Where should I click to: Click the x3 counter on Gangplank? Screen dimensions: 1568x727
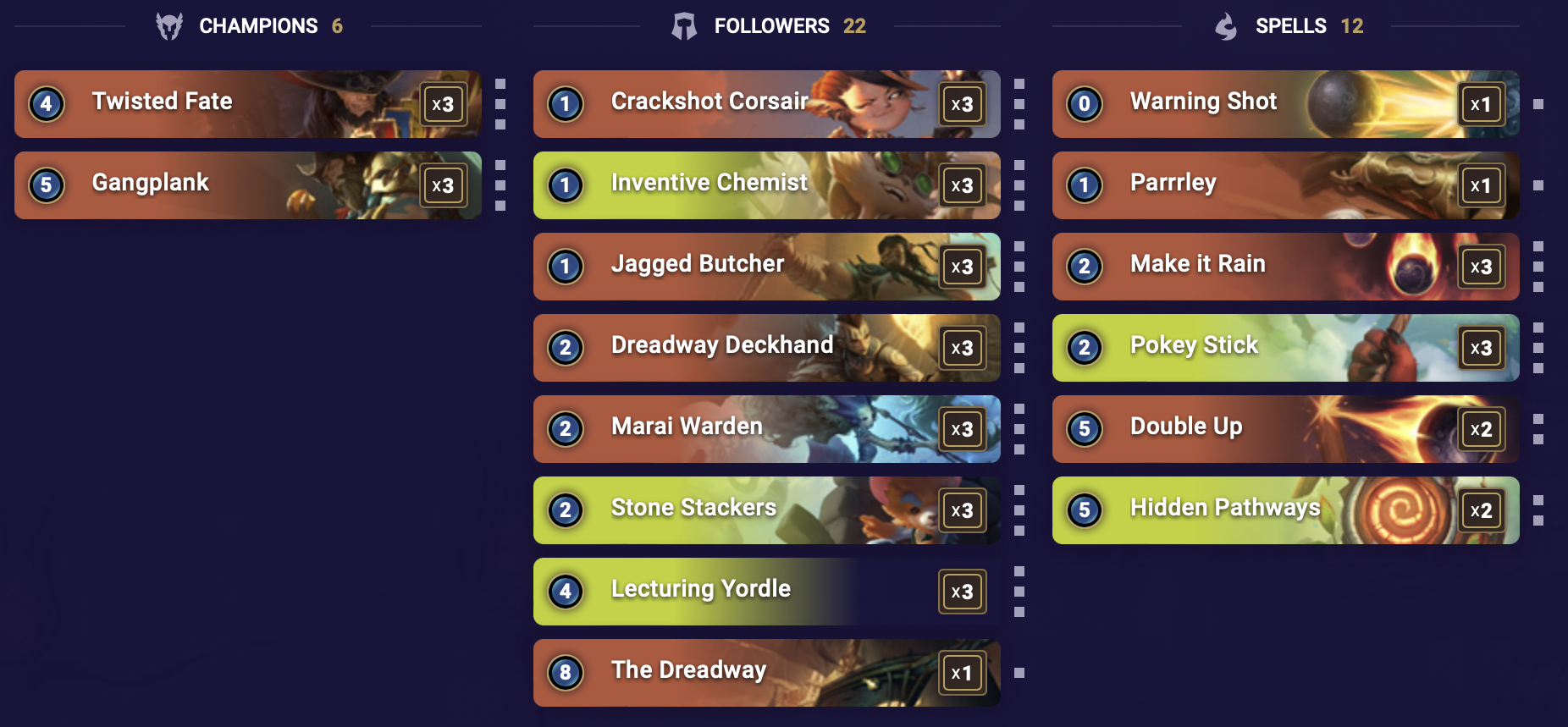tap(444, 185)
